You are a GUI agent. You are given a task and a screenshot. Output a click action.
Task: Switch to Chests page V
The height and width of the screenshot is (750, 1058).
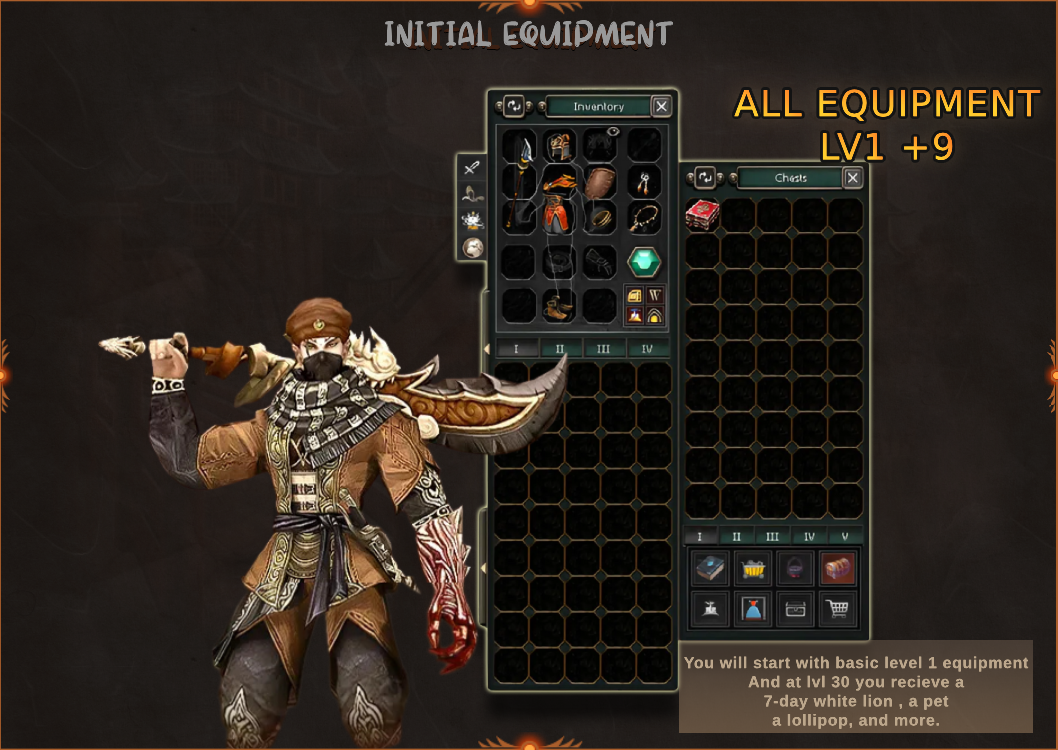pyautogui.click(x=845, y=536)
